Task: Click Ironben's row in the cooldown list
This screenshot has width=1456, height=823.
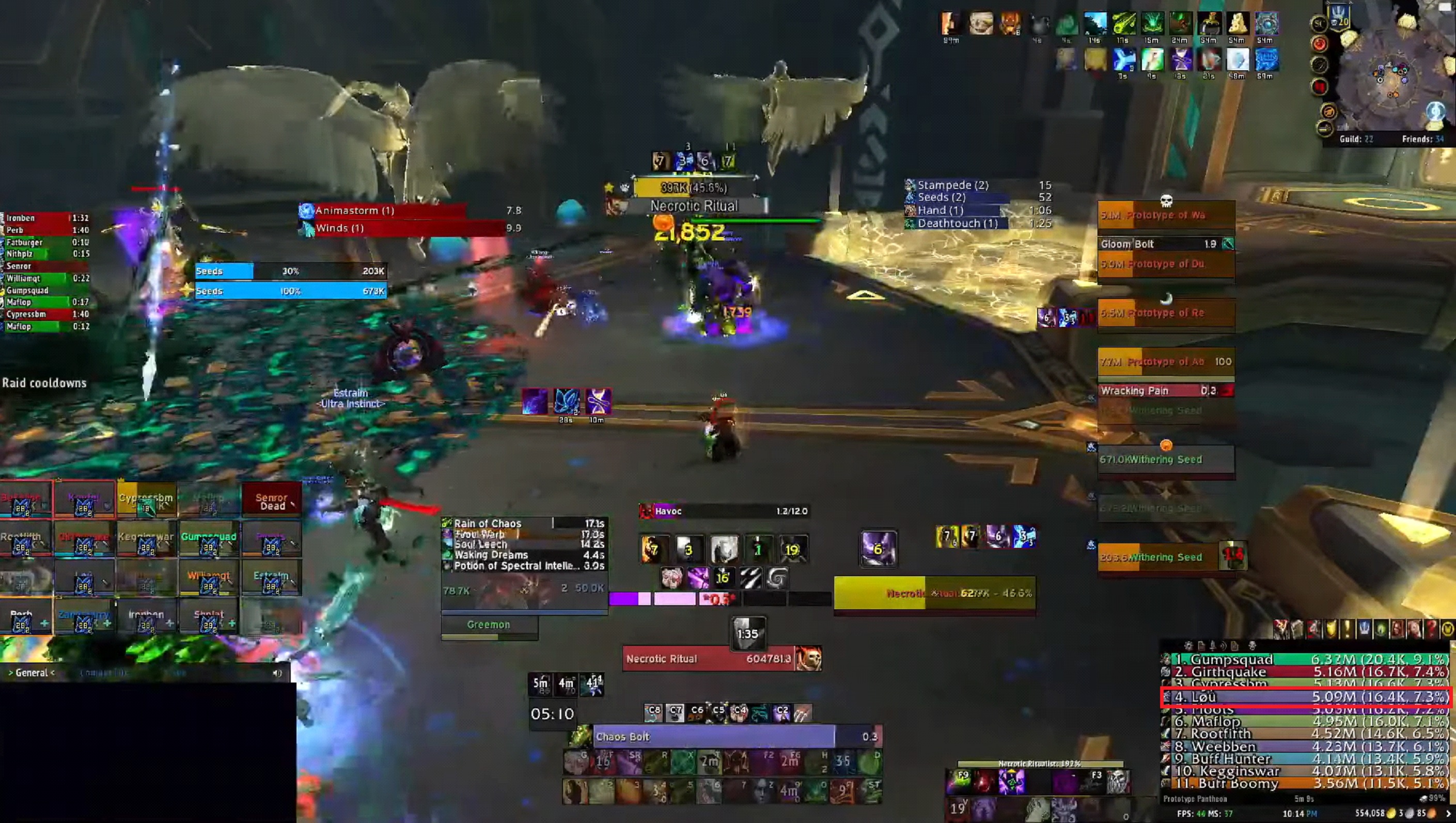Action: pos(45,218)
